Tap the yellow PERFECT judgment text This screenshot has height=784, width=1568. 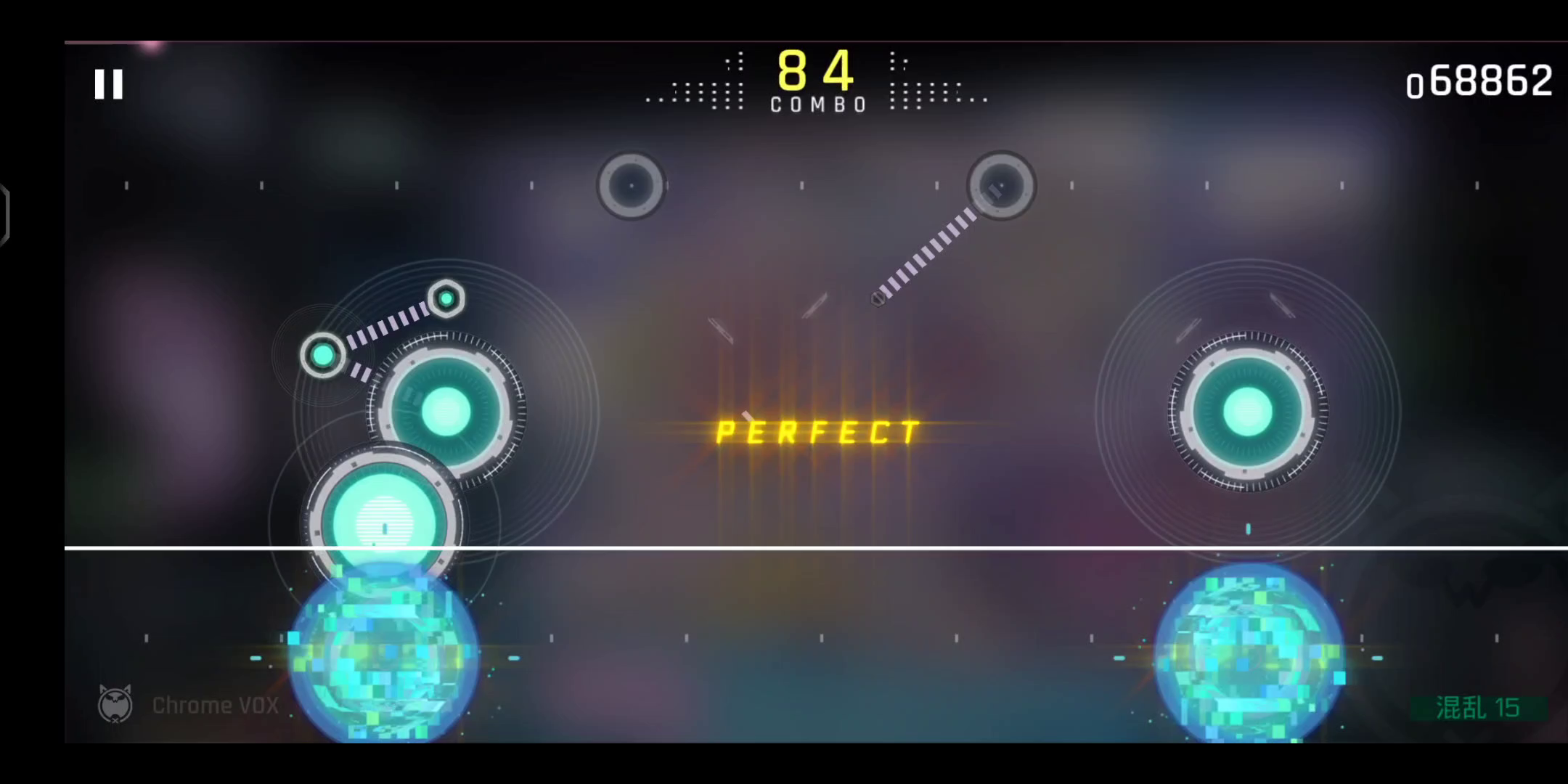coord(815,431)
